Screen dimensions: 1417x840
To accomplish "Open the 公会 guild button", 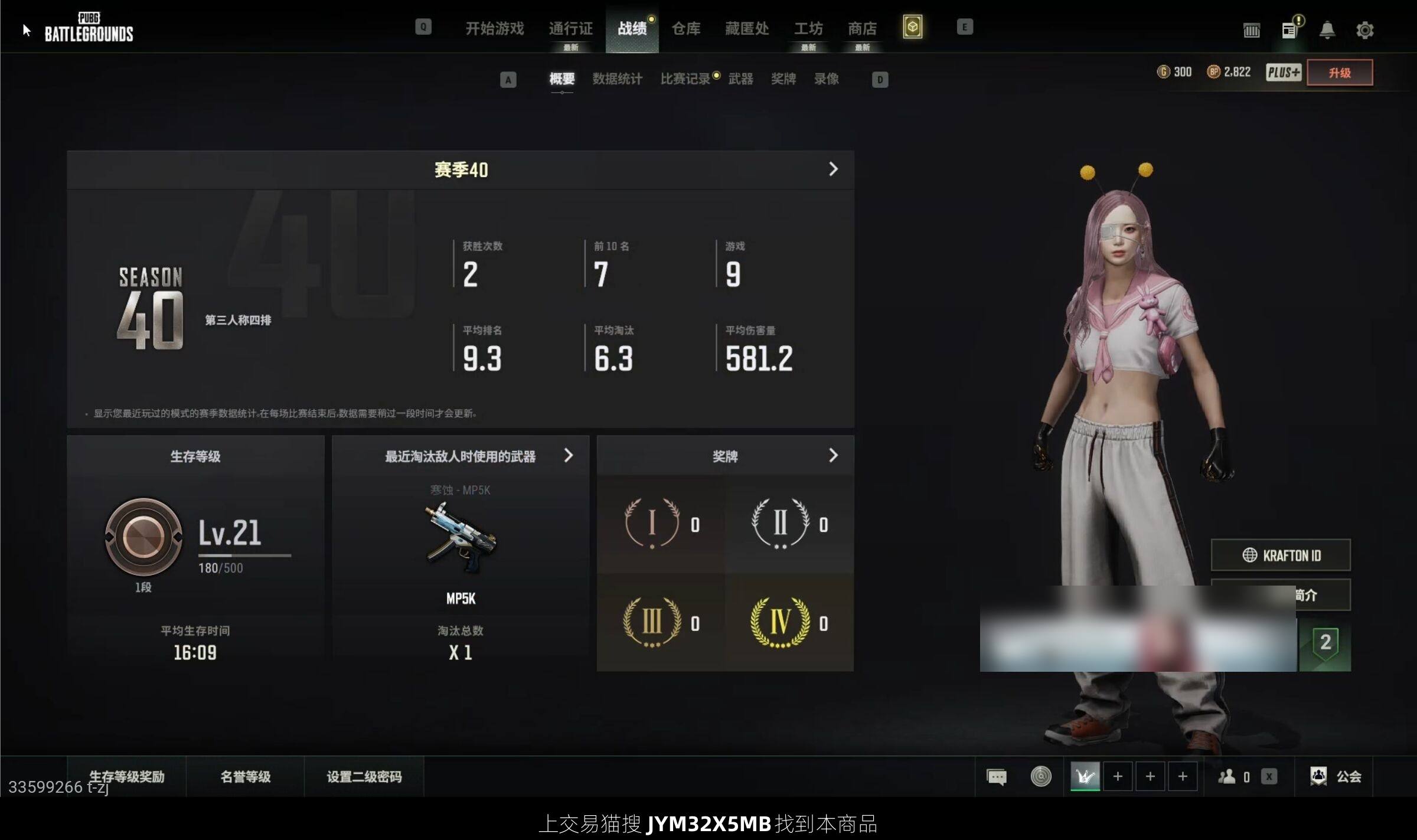I will tap(1336, 776).
